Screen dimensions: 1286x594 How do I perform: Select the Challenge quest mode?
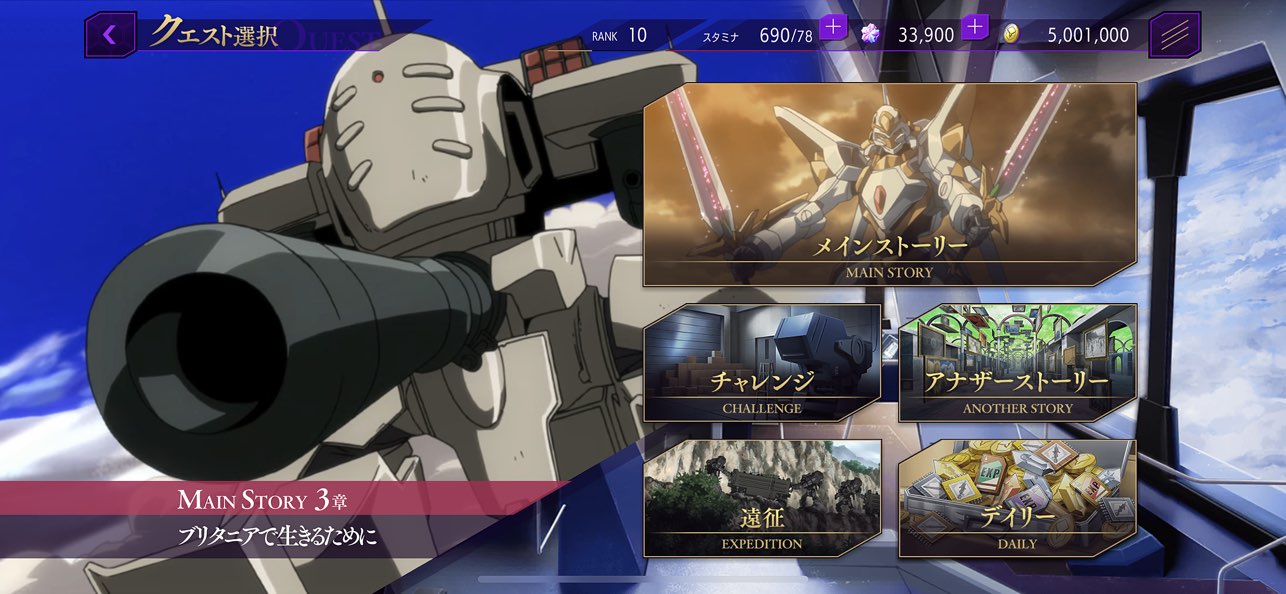point(762,362)
